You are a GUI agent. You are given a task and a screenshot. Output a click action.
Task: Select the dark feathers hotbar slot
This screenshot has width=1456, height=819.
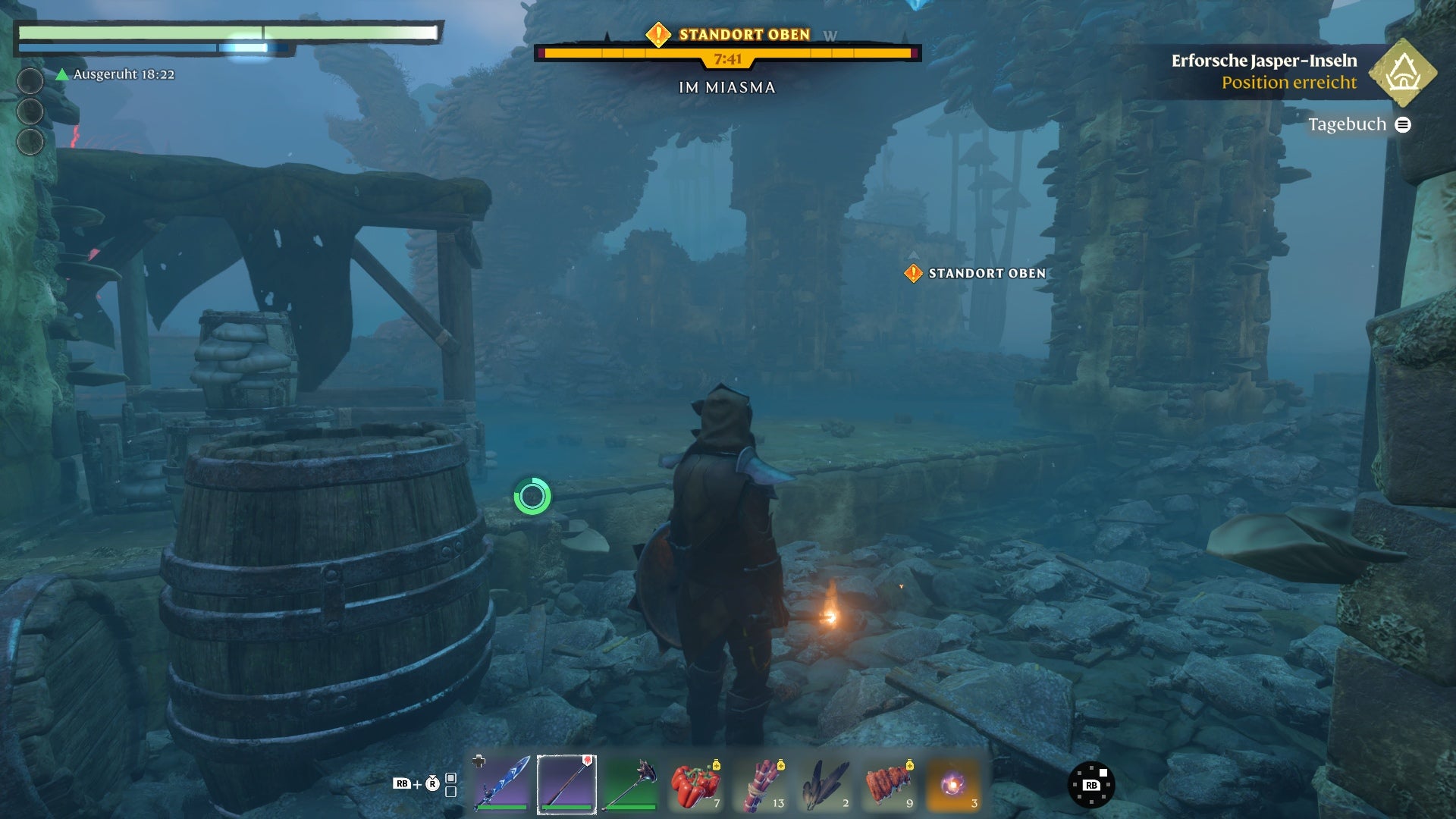click(x=825, y=784)
